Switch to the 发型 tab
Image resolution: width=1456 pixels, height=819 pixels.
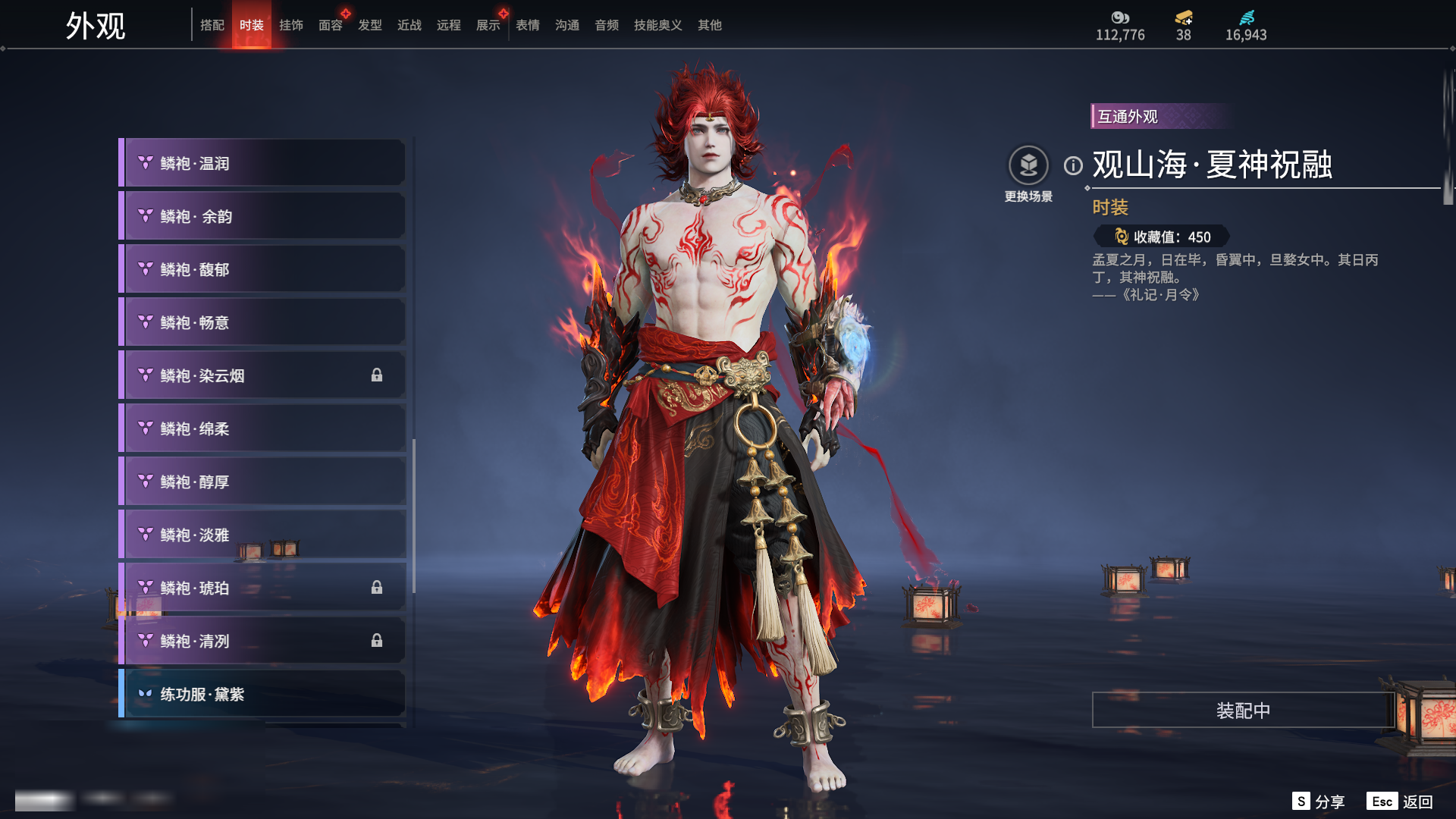[x=369, y=25]
